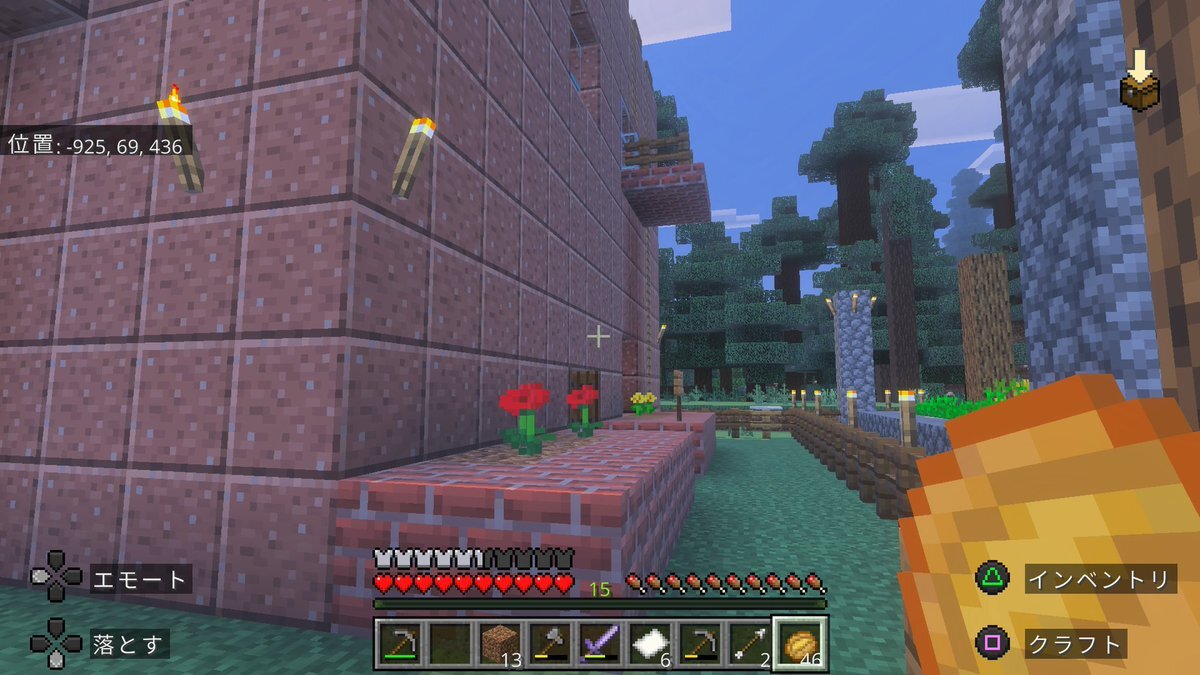Select the dirt block stack of 13
The image size is (1200, 675).
point(501,643)
